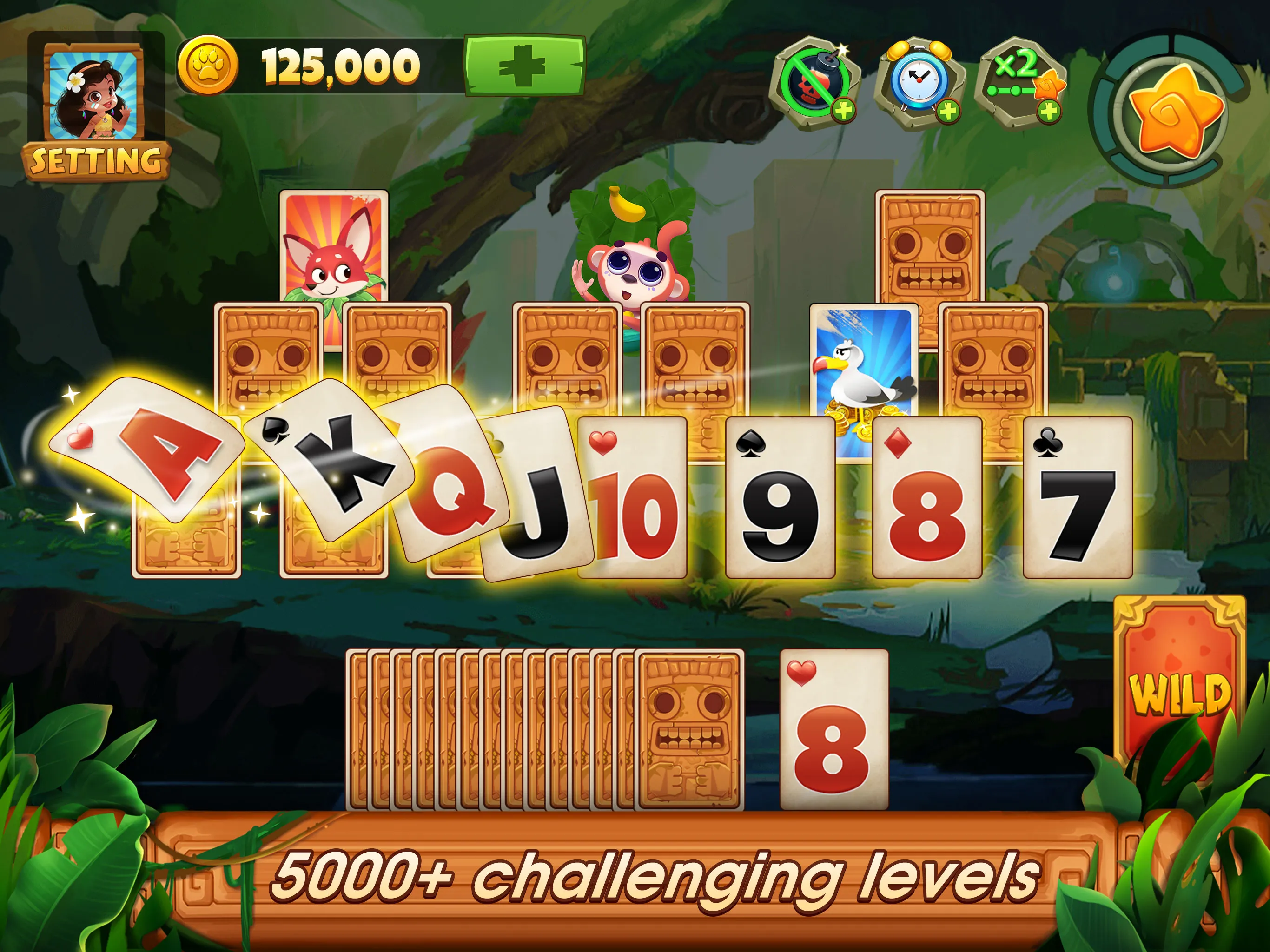This screenshot has width=1270, height=952.
Task: Open the Settings avatar menu
Action: click(92, 95)
